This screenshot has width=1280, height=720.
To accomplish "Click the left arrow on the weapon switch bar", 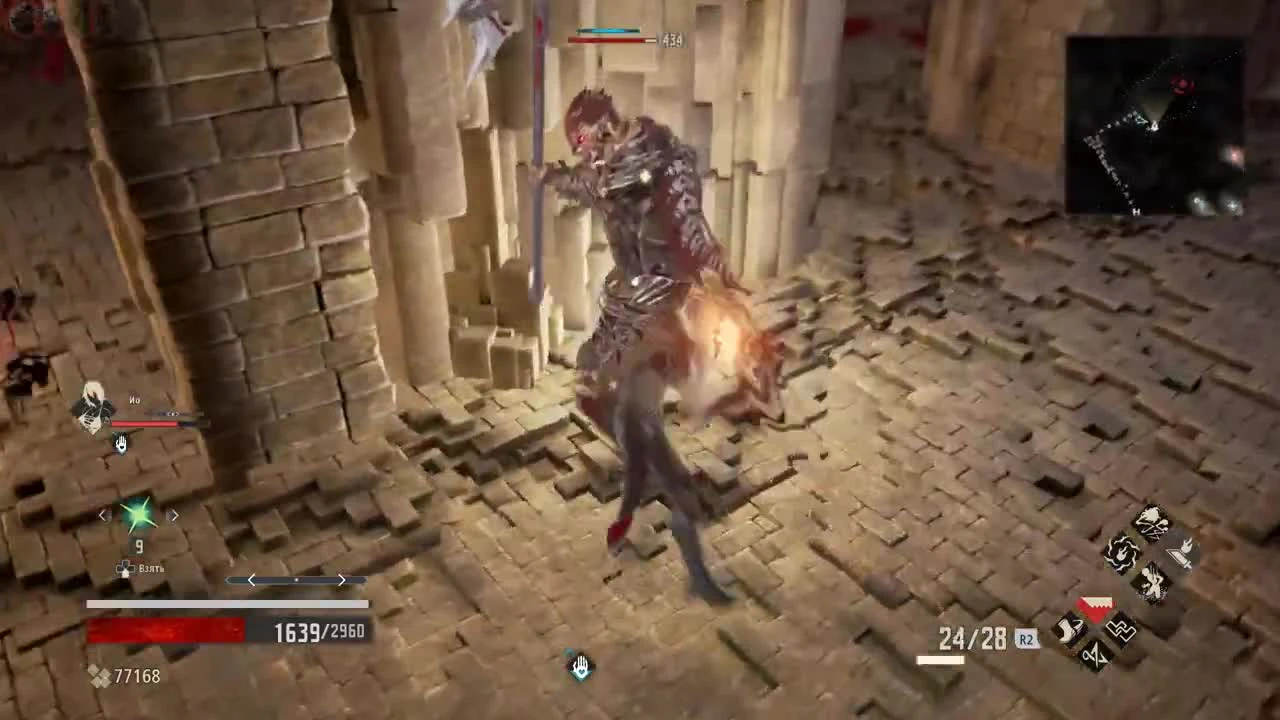I will coord(250,580).
